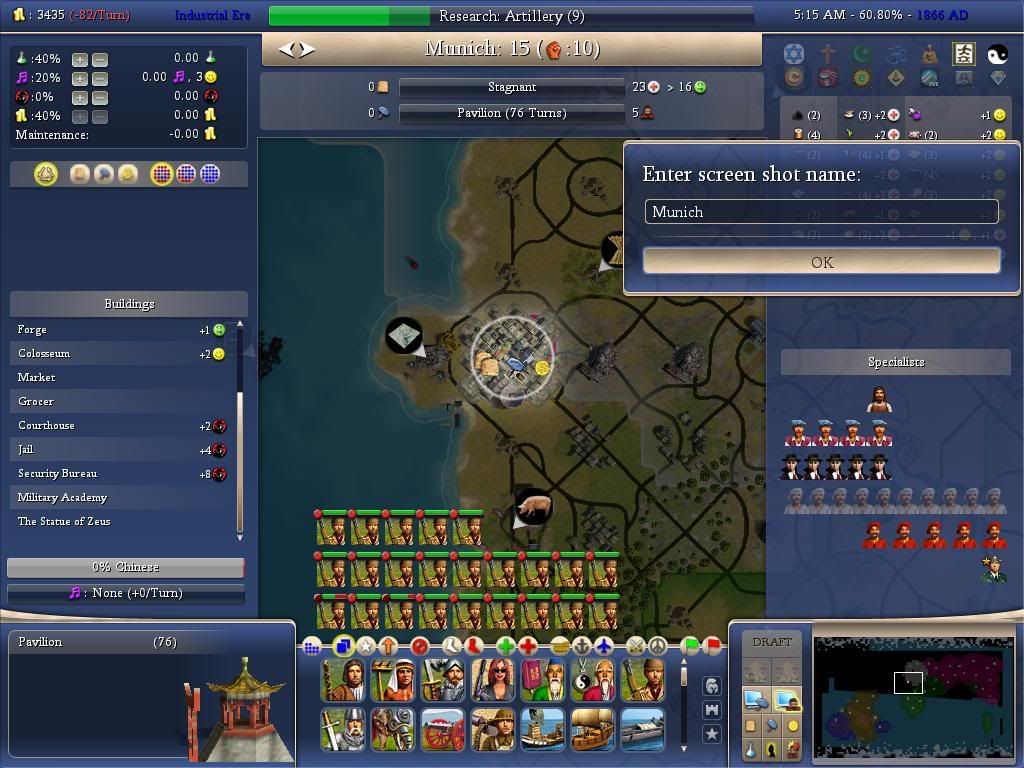Toggle the star filter beside build list

(712, 734)
